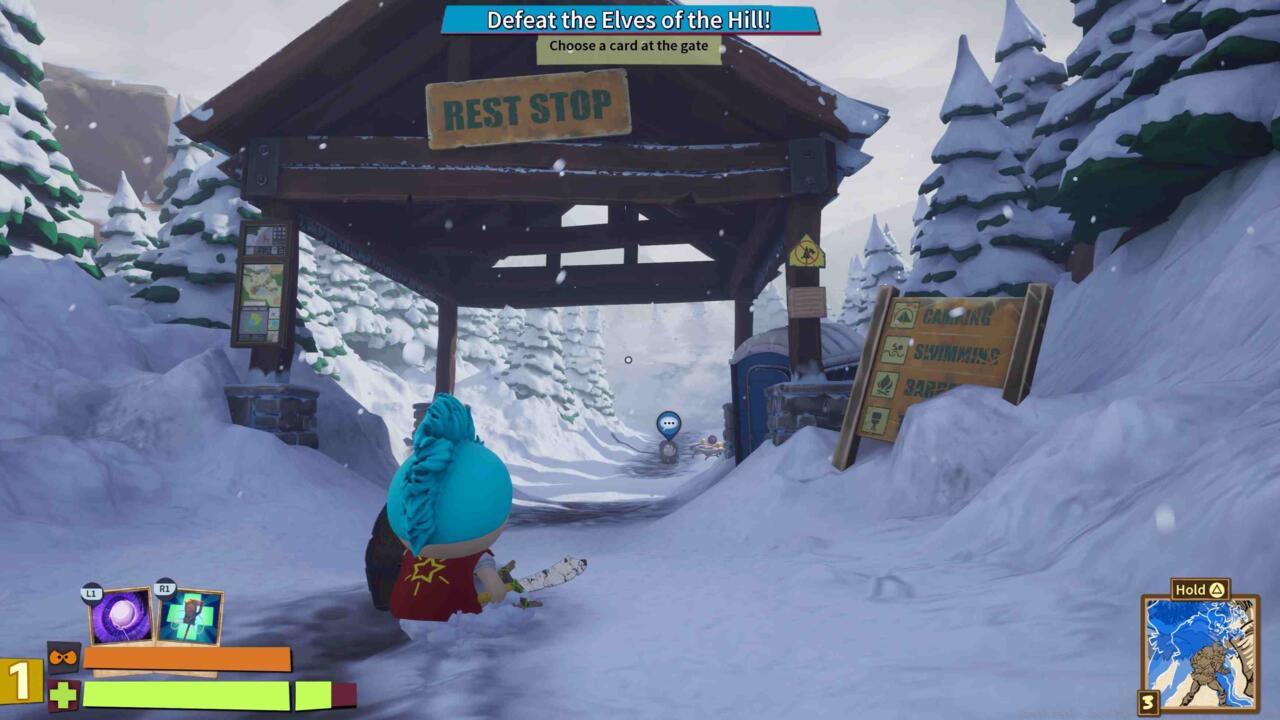This screenshot has height=720, width=1280.
Task: Use the green cross healing totem card
Action: coord(189,617)
